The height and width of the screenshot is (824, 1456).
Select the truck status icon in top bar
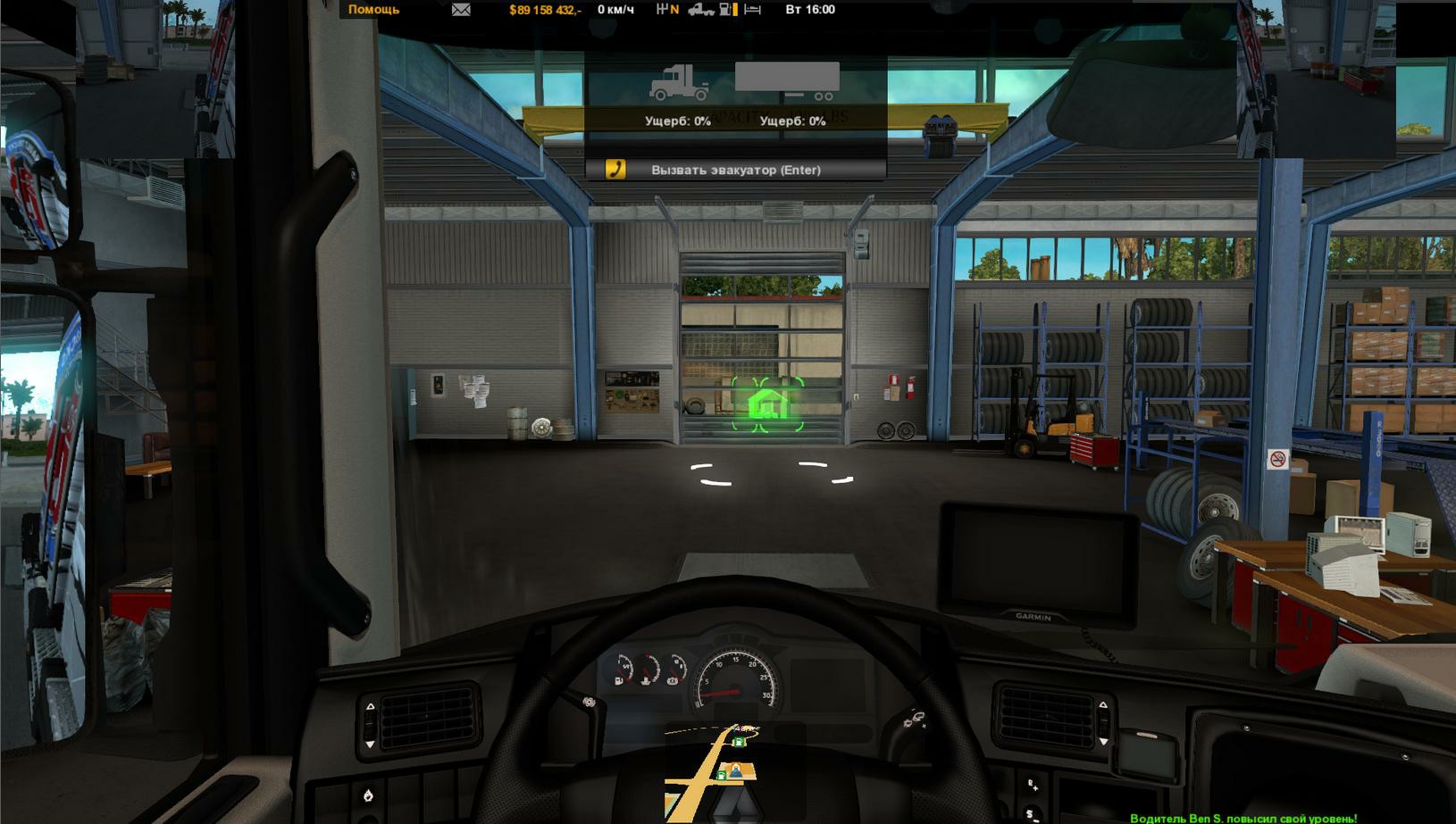[x=701, y=10]
